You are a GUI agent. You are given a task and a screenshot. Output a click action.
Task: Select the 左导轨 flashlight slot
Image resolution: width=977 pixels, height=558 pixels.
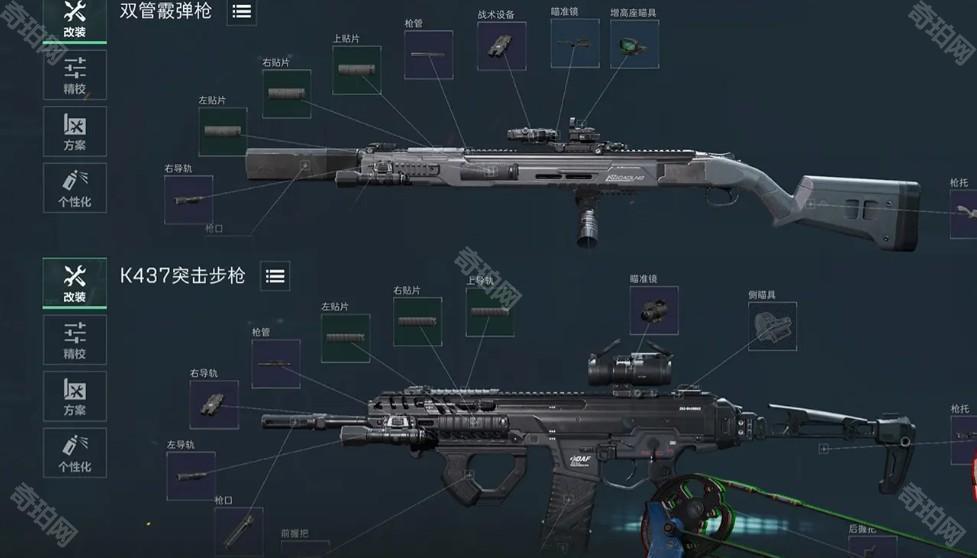[190, 475]
